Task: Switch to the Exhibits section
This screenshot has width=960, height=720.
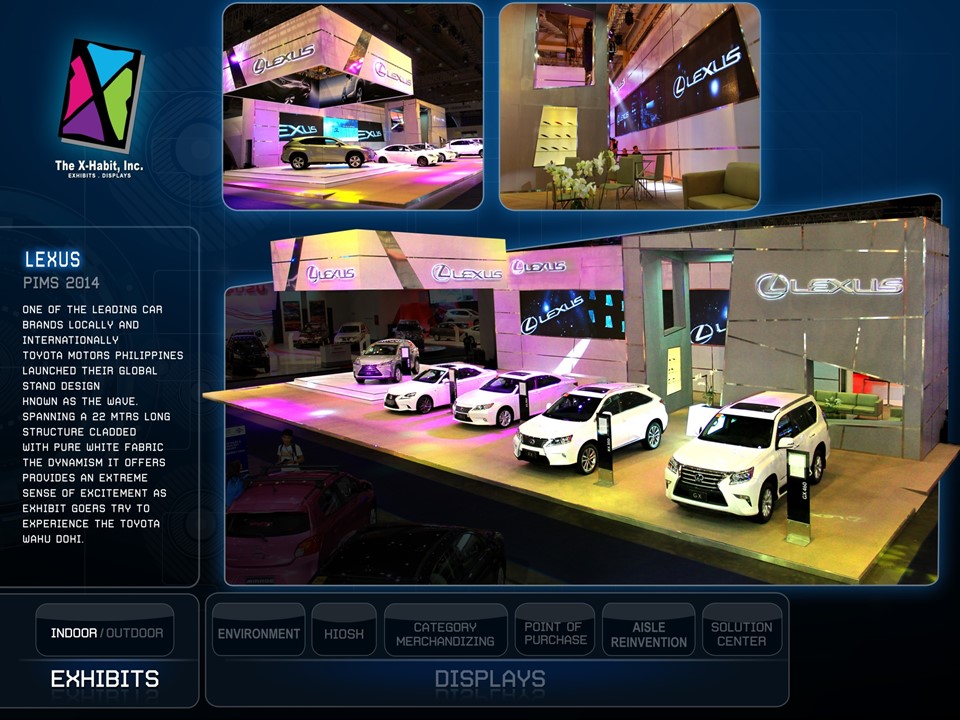Action: coord(105,680)
